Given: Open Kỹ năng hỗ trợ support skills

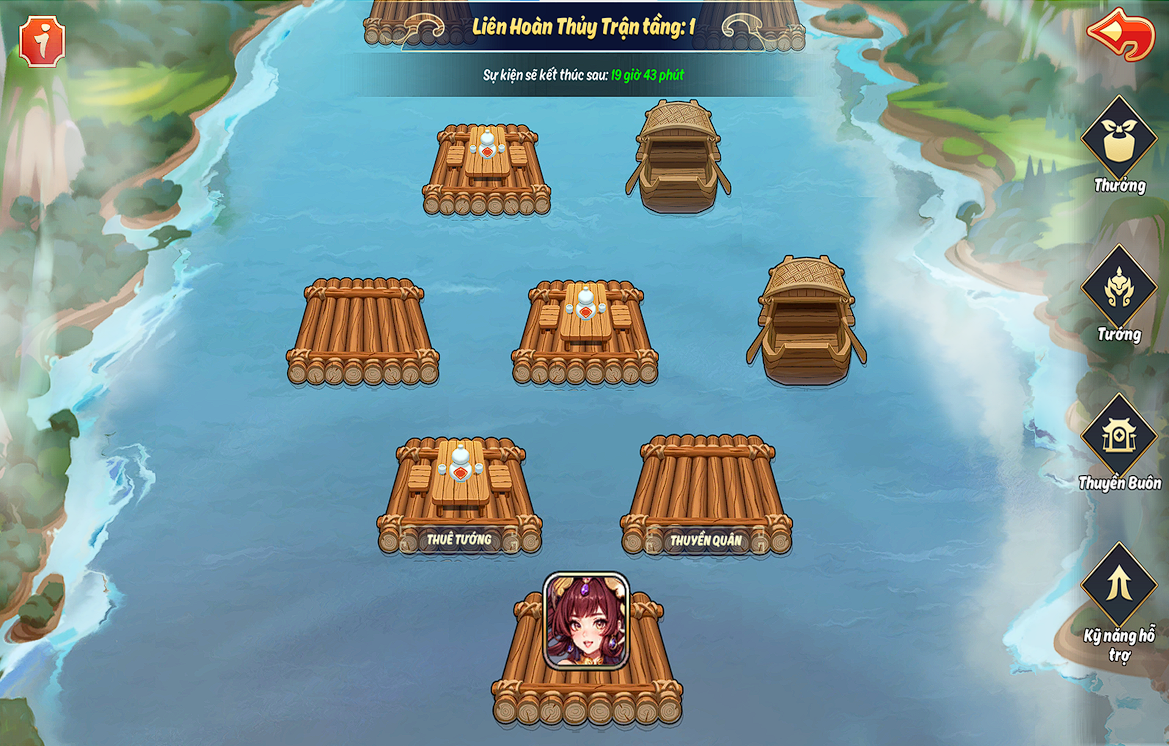Looking at the screenshot, I should click(x=1118, y=586).
